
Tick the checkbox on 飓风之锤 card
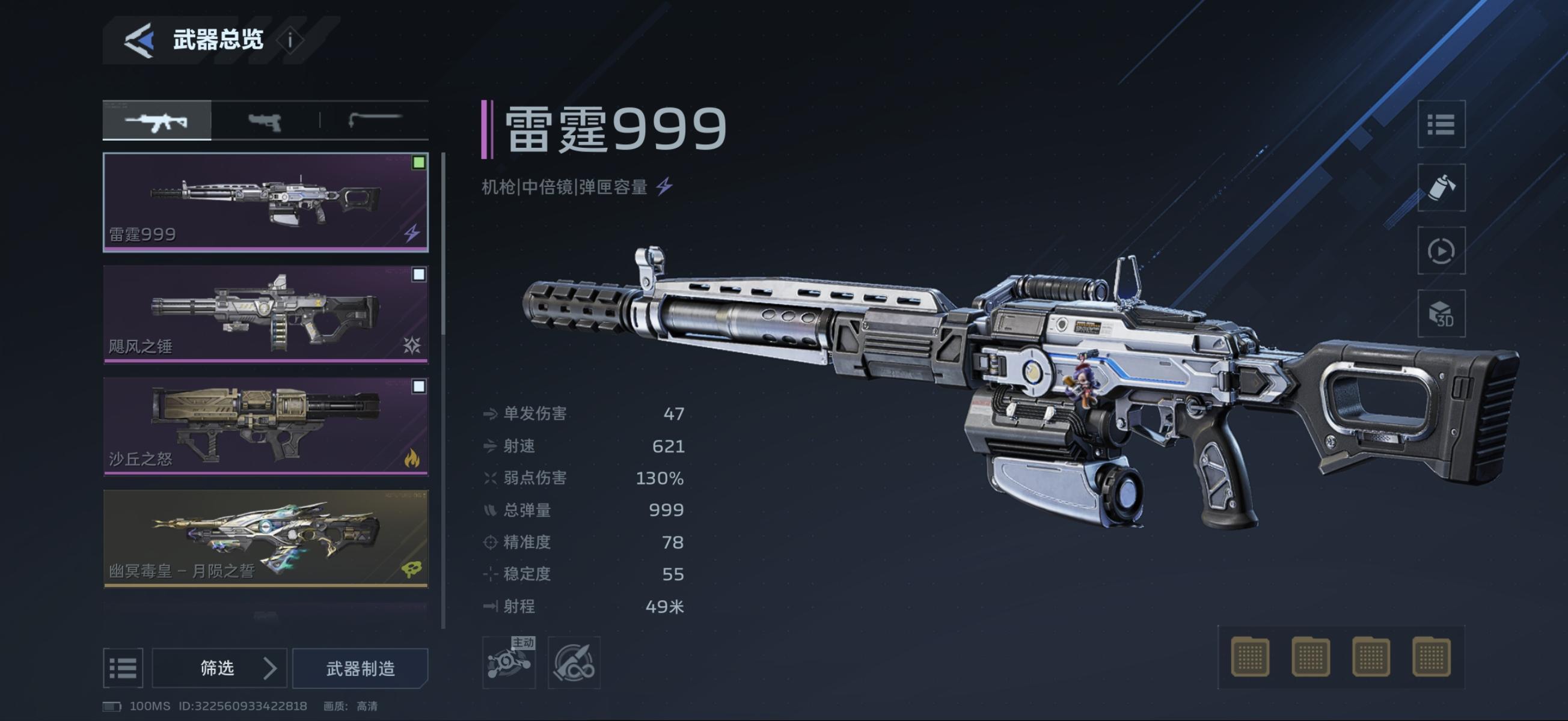click(419, 275)
